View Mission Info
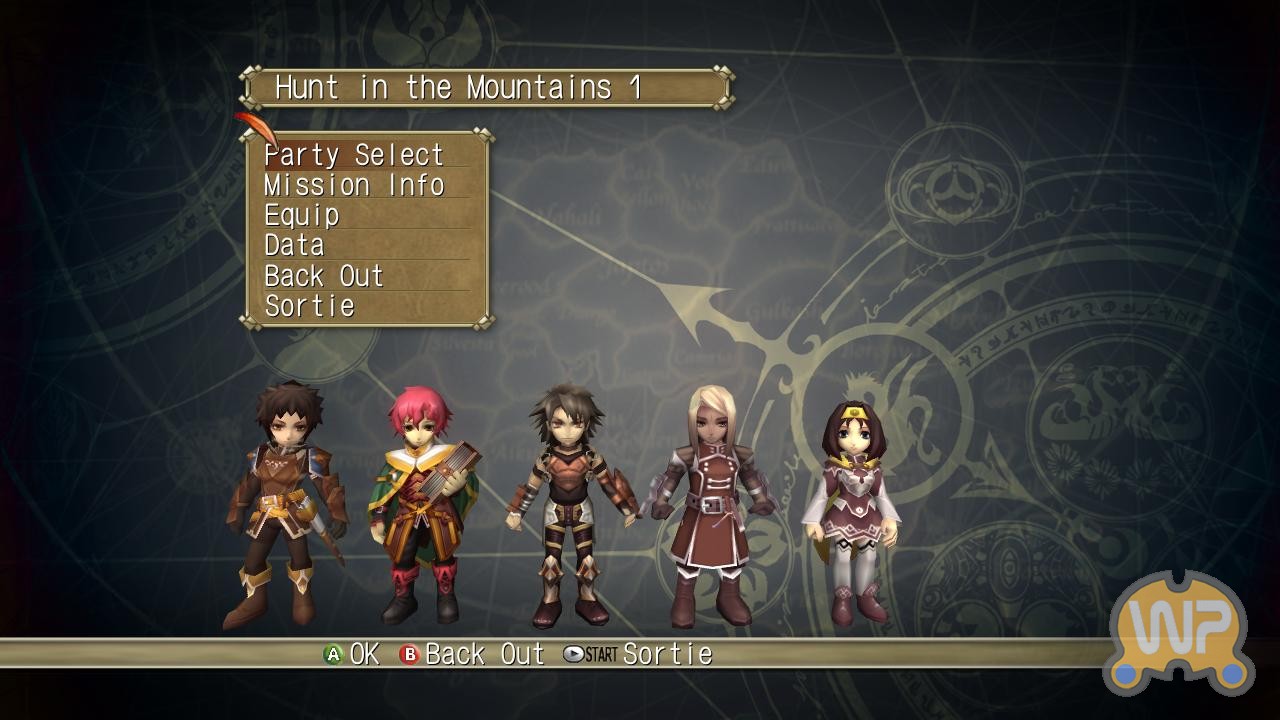The width and height of the screenshot is (1280, 720). [x=354, y=185]
